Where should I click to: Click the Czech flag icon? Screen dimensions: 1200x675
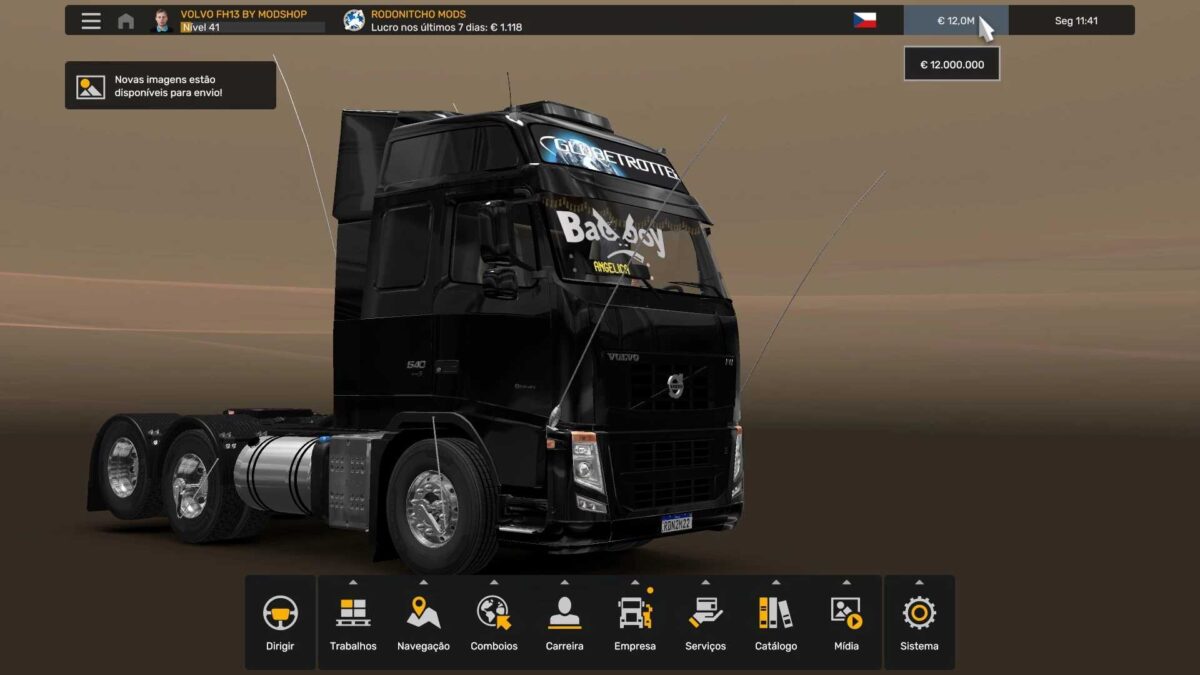pyautogui.click(x=864, y=21)
